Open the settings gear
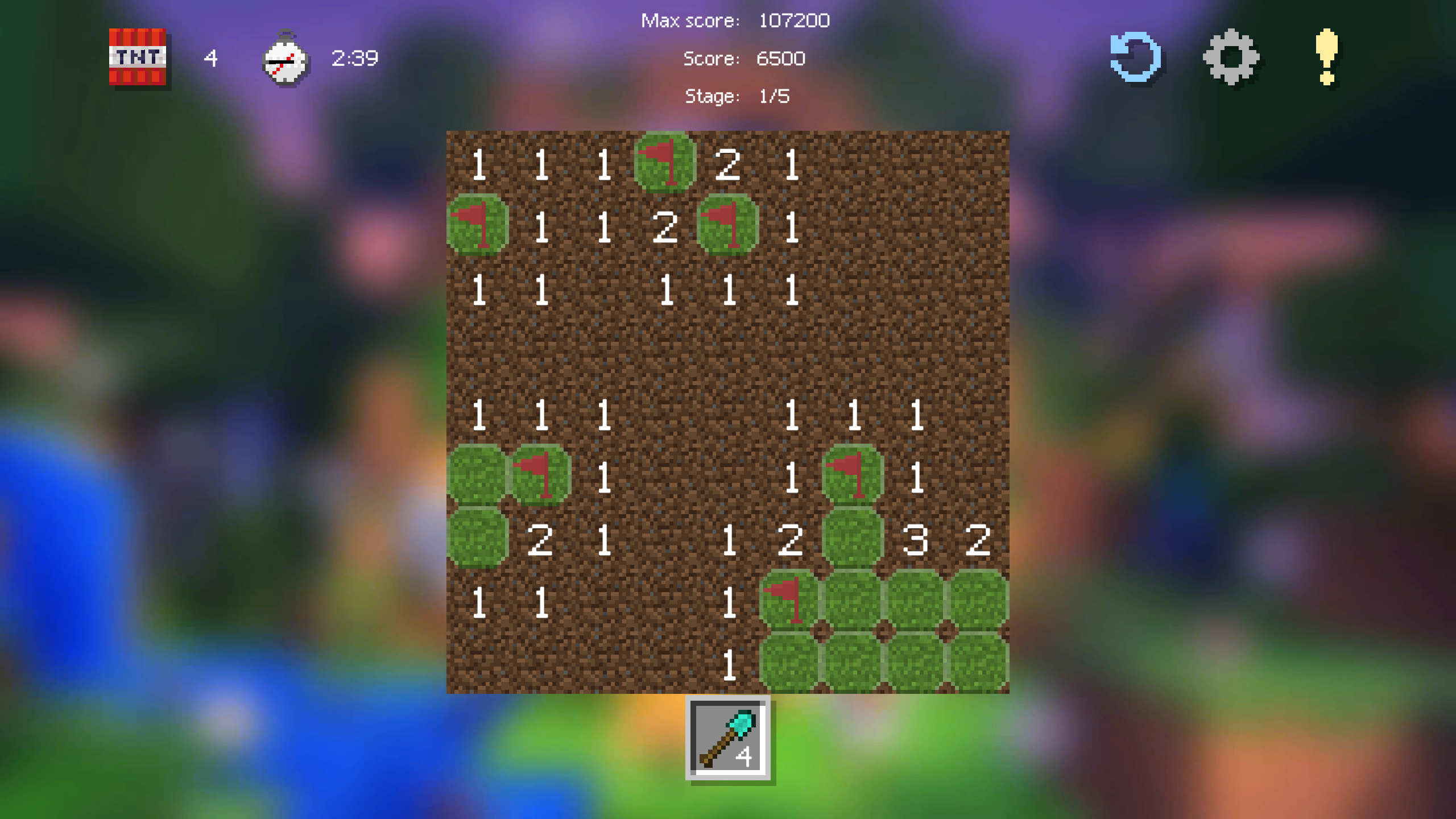This screenshot has width=1456, height=819. [1231, 57]
